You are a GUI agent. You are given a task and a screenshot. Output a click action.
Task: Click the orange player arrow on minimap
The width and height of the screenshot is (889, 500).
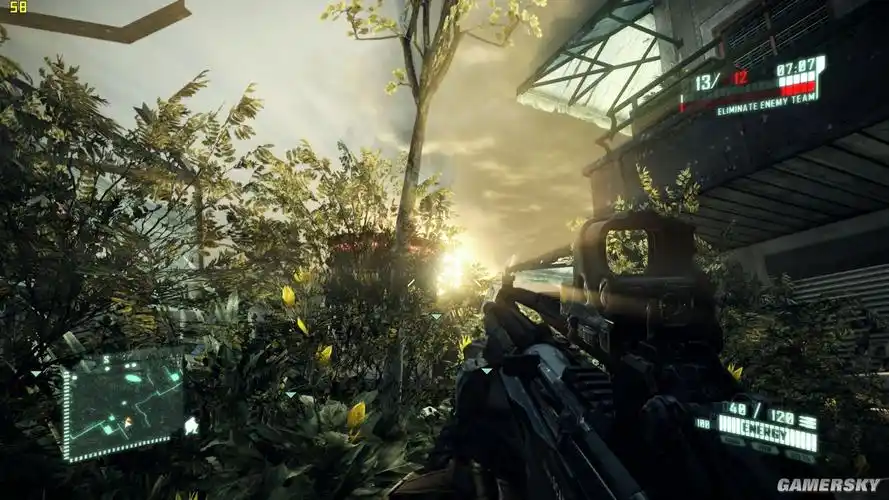(x=128, y=422)
